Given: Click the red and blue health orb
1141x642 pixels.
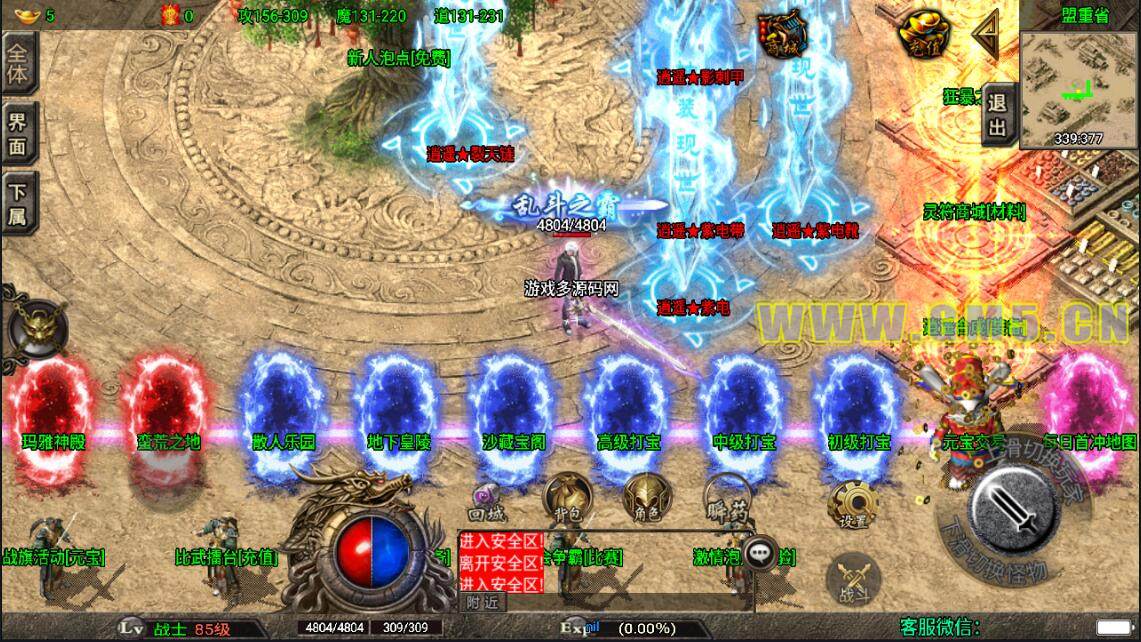Looking at the screenshot, I should coord(372,550).
